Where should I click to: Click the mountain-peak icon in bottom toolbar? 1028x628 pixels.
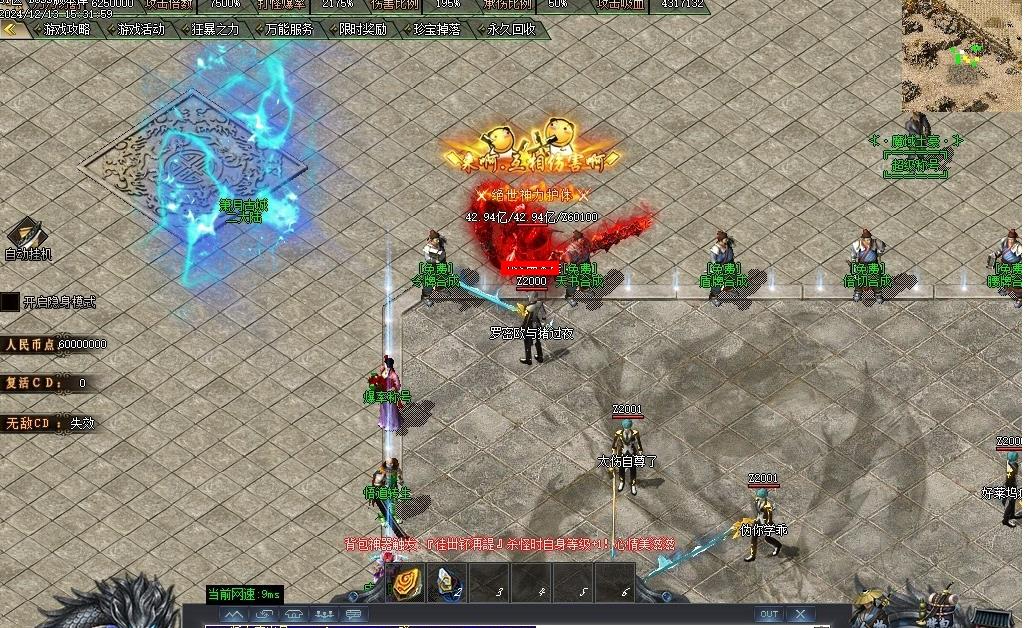click(x=233, y=614)
